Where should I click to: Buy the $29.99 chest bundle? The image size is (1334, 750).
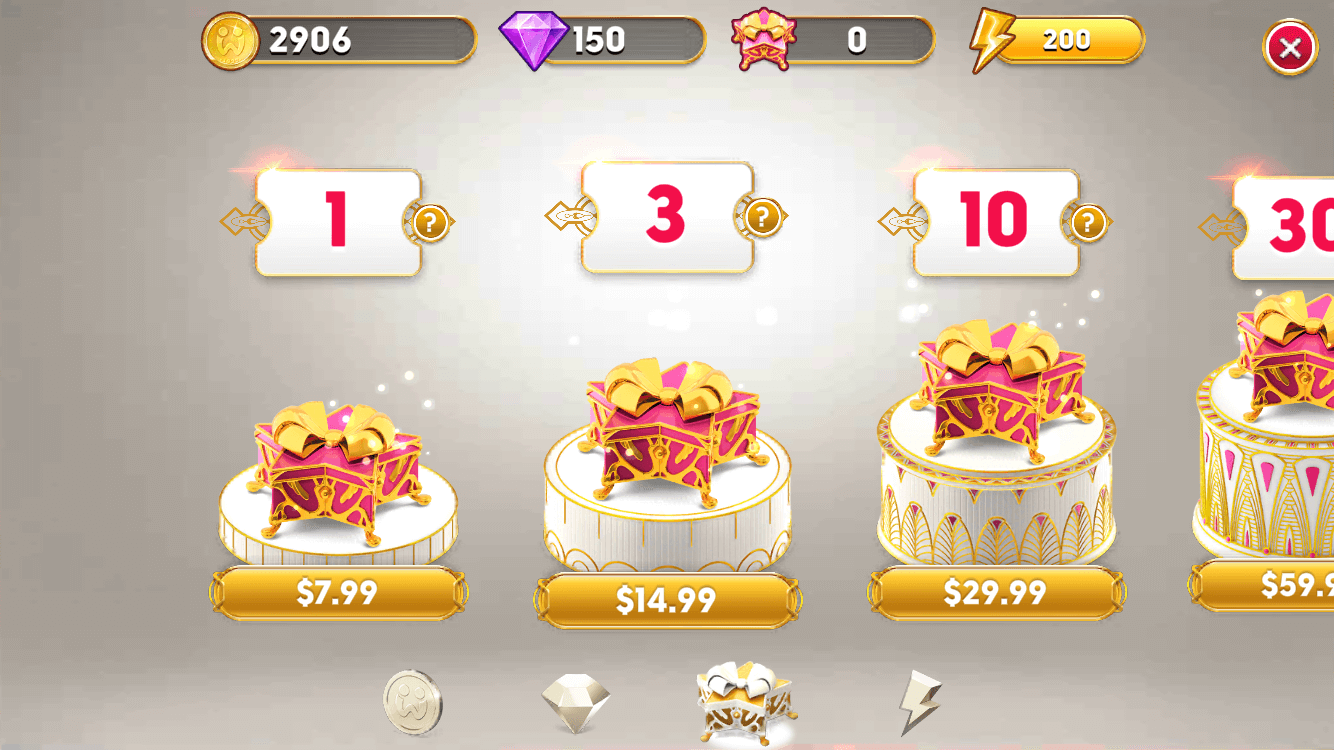point(993,595)
